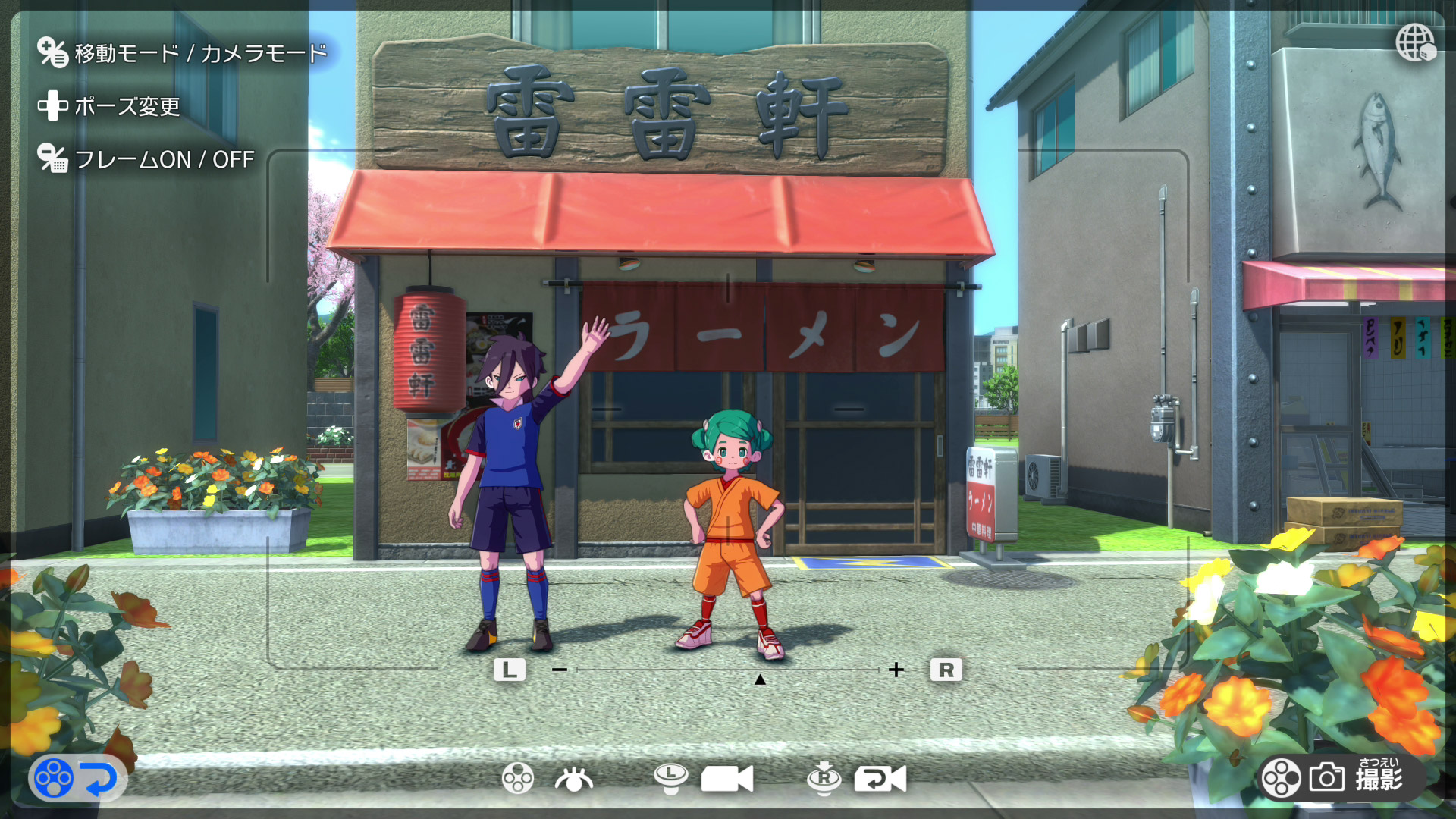Select the camera rotate arrow icon
Image resolution: width=1456 pixels, height=819 pixels.
point(880,779)
